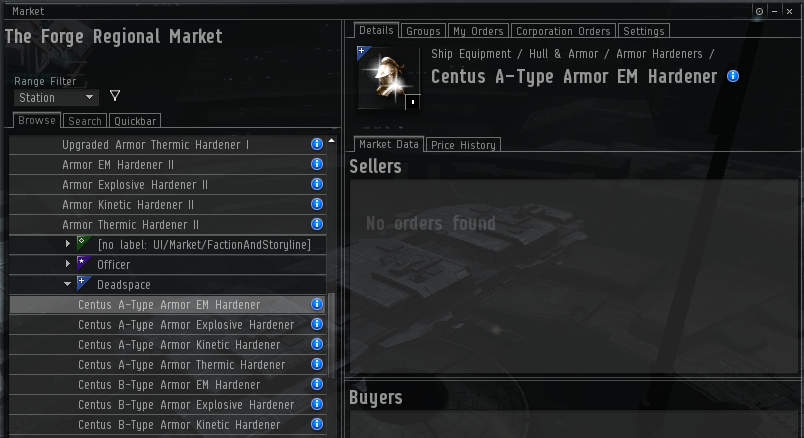Image resolution: width=804 pixels, height=438 pixels.
Task: View the Price History tab
Action: pos(463,145)
